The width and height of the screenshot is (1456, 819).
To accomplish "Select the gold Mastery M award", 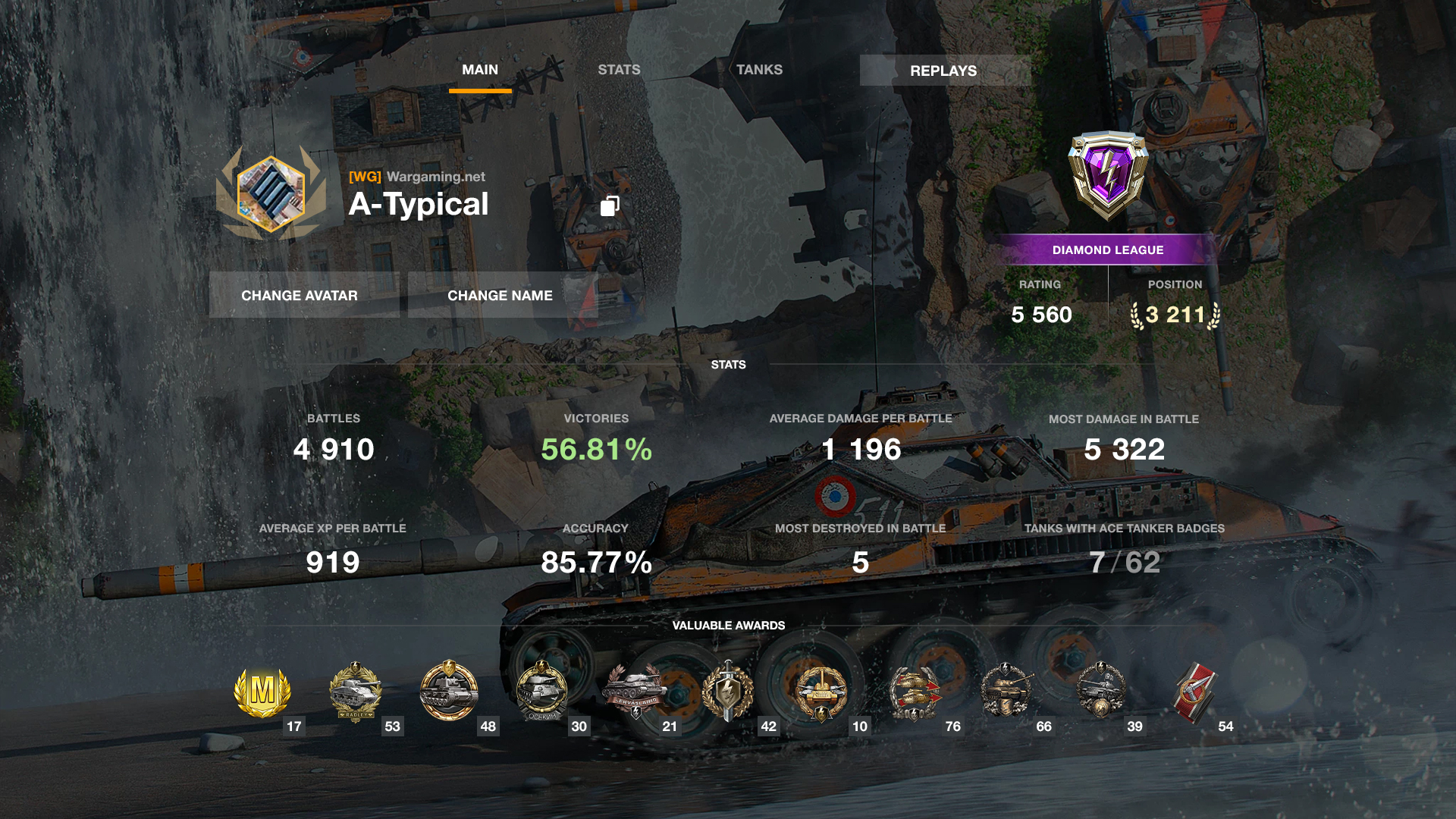I will (262, 692).
